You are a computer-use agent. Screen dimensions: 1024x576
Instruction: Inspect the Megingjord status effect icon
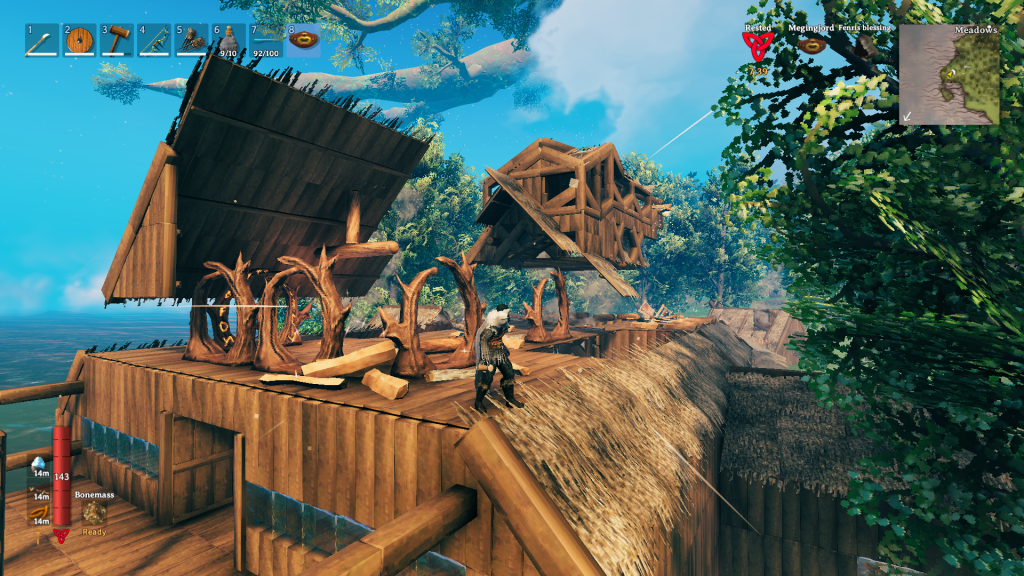(811, 46)
